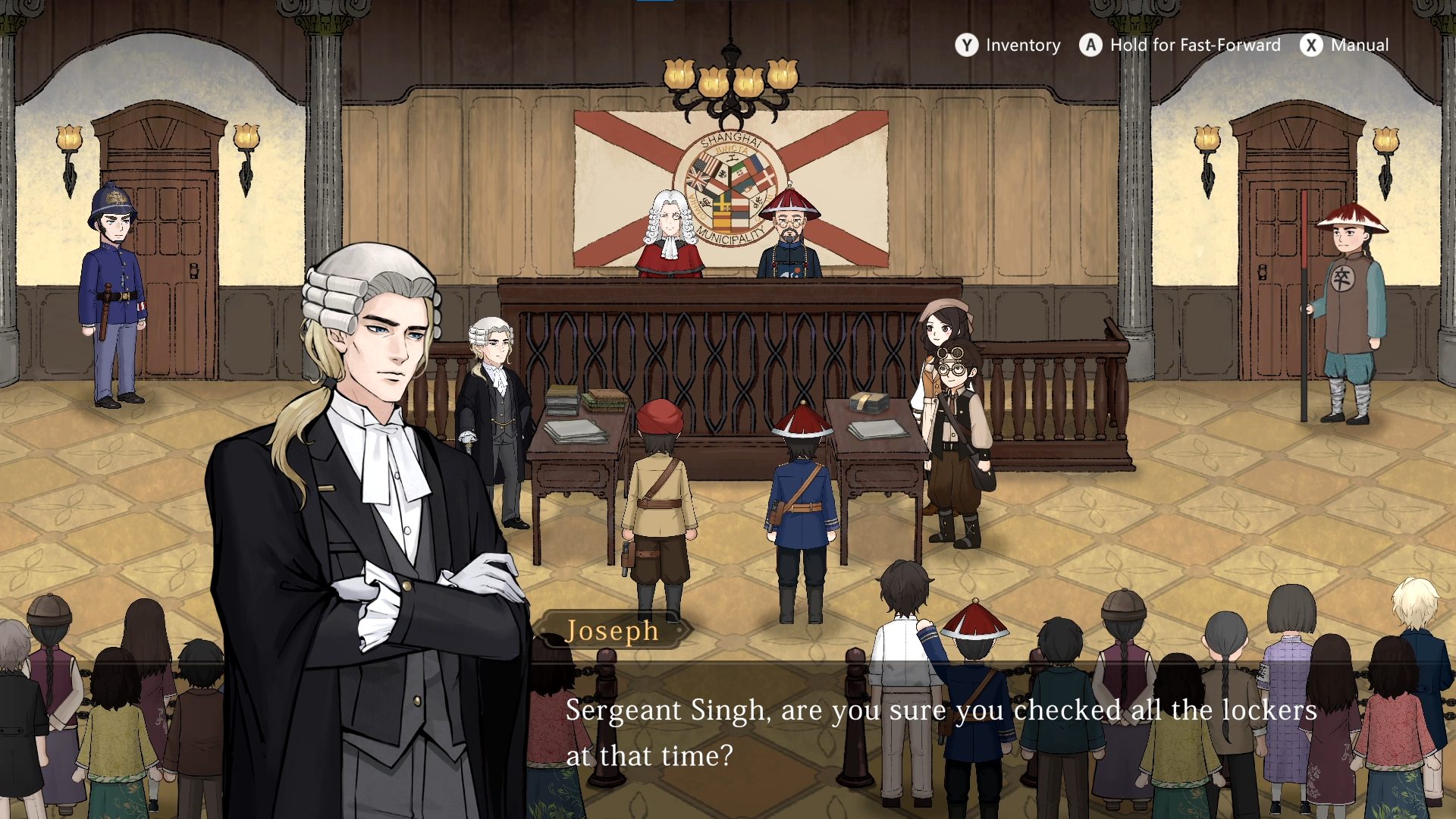Advance Joseph's dialogue text box
The height and width of the screenshot is (819, 1456).
940,733
